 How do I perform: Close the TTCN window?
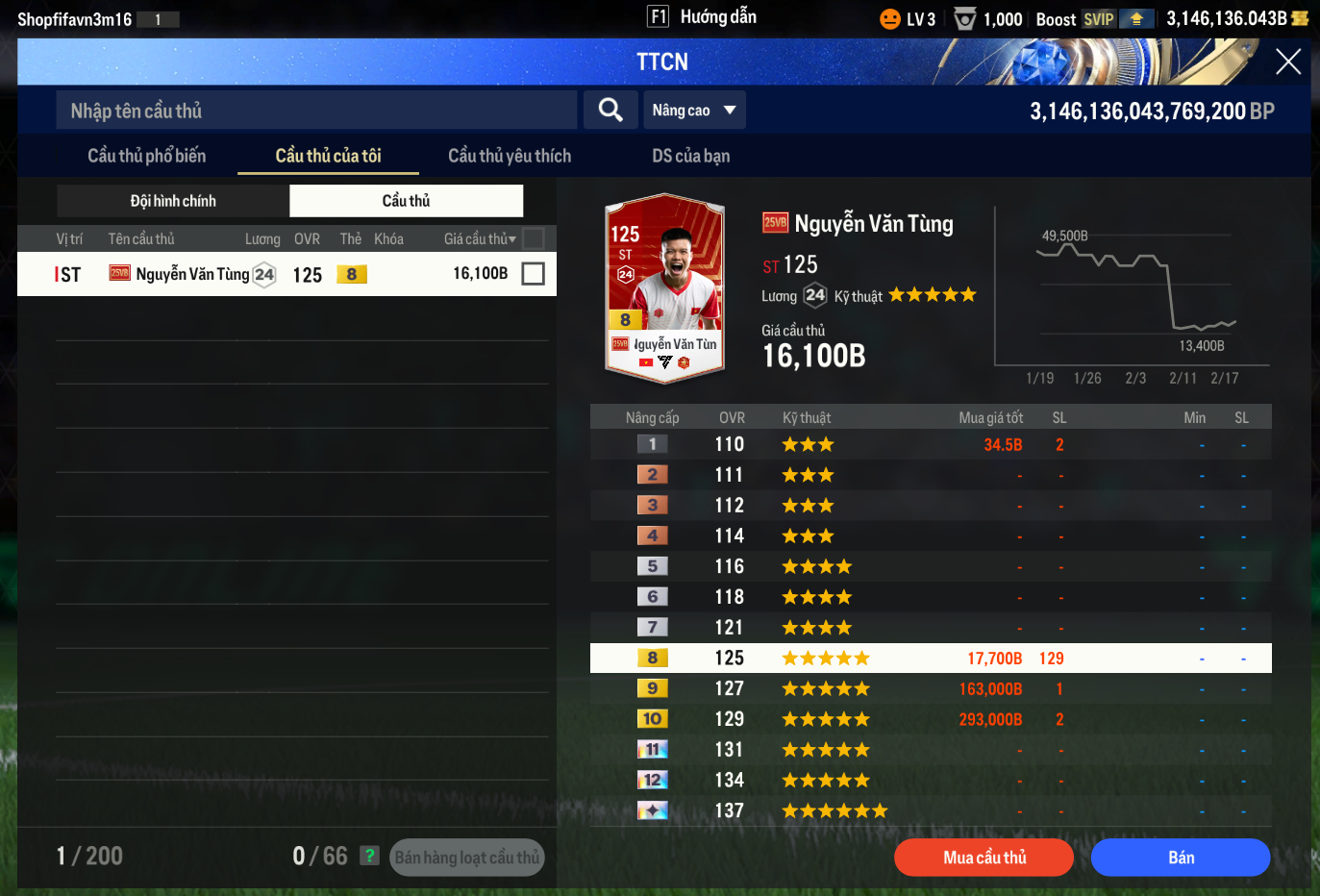[1287, 62]
